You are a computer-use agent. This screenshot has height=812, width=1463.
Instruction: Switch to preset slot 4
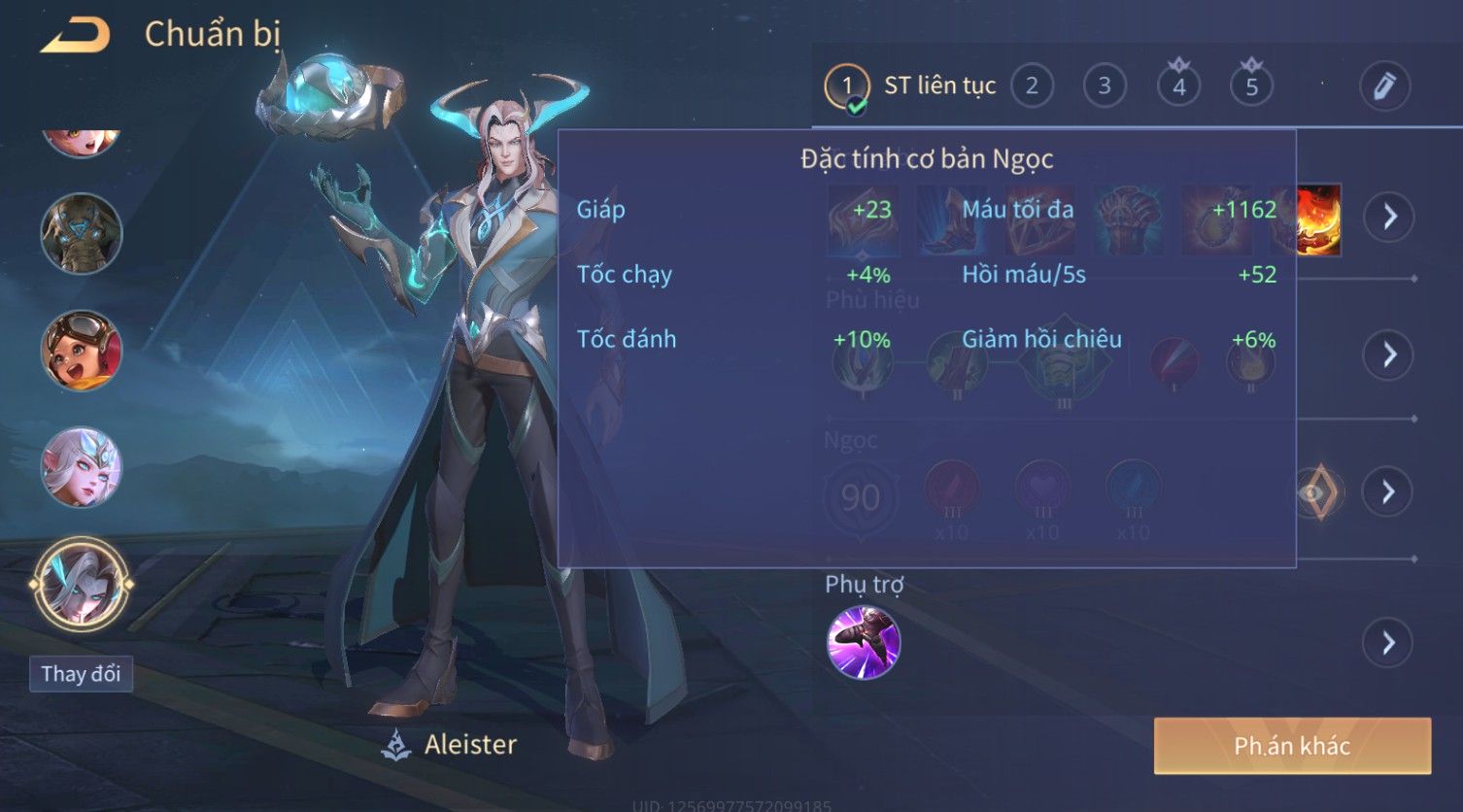point(1178,86)
